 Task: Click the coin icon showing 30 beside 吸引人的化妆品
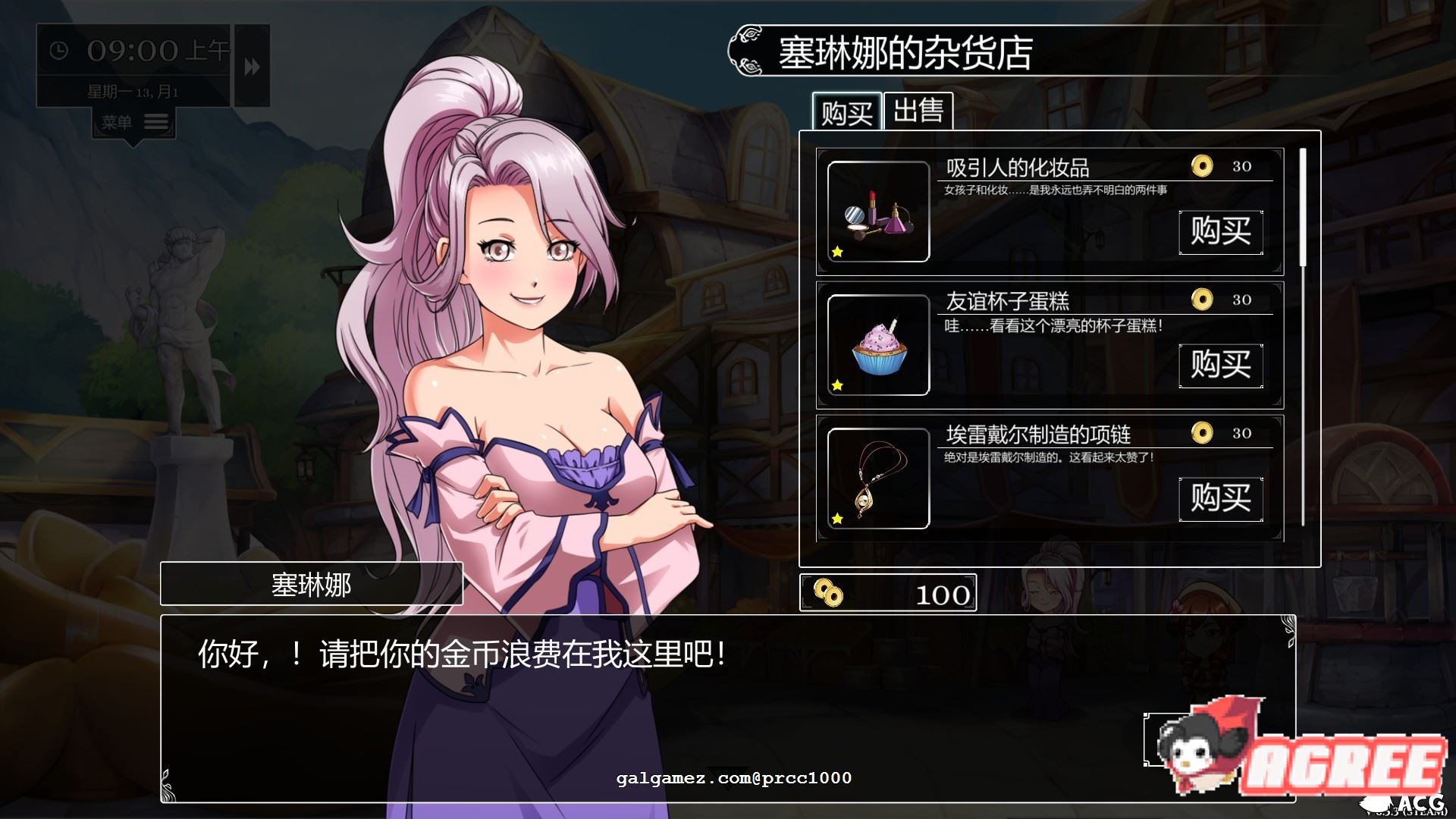pyautogui.click(x=1202, y=166)
